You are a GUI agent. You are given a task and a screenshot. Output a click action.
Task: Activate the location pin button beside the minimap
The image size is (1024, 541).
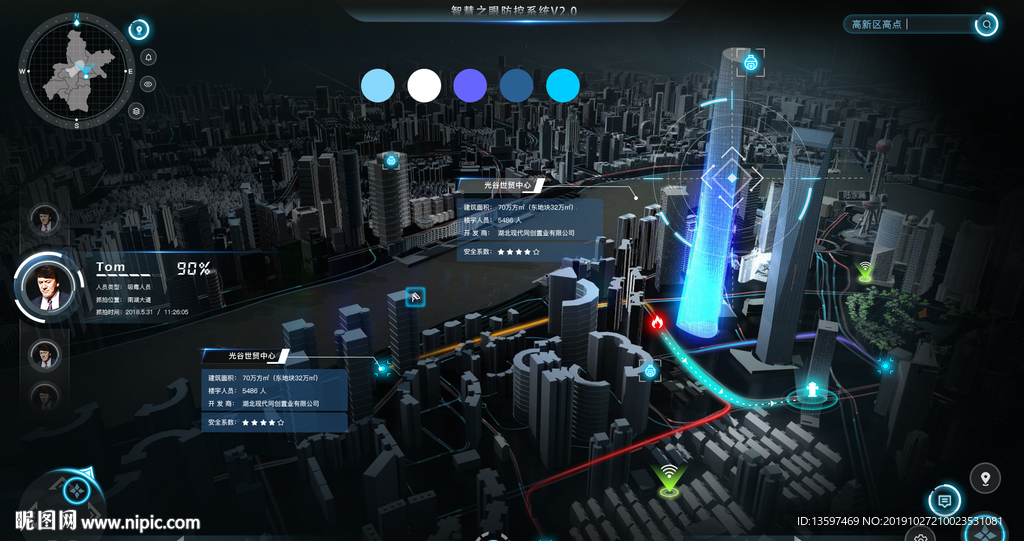pyautogui.click(x=140, y=30)
